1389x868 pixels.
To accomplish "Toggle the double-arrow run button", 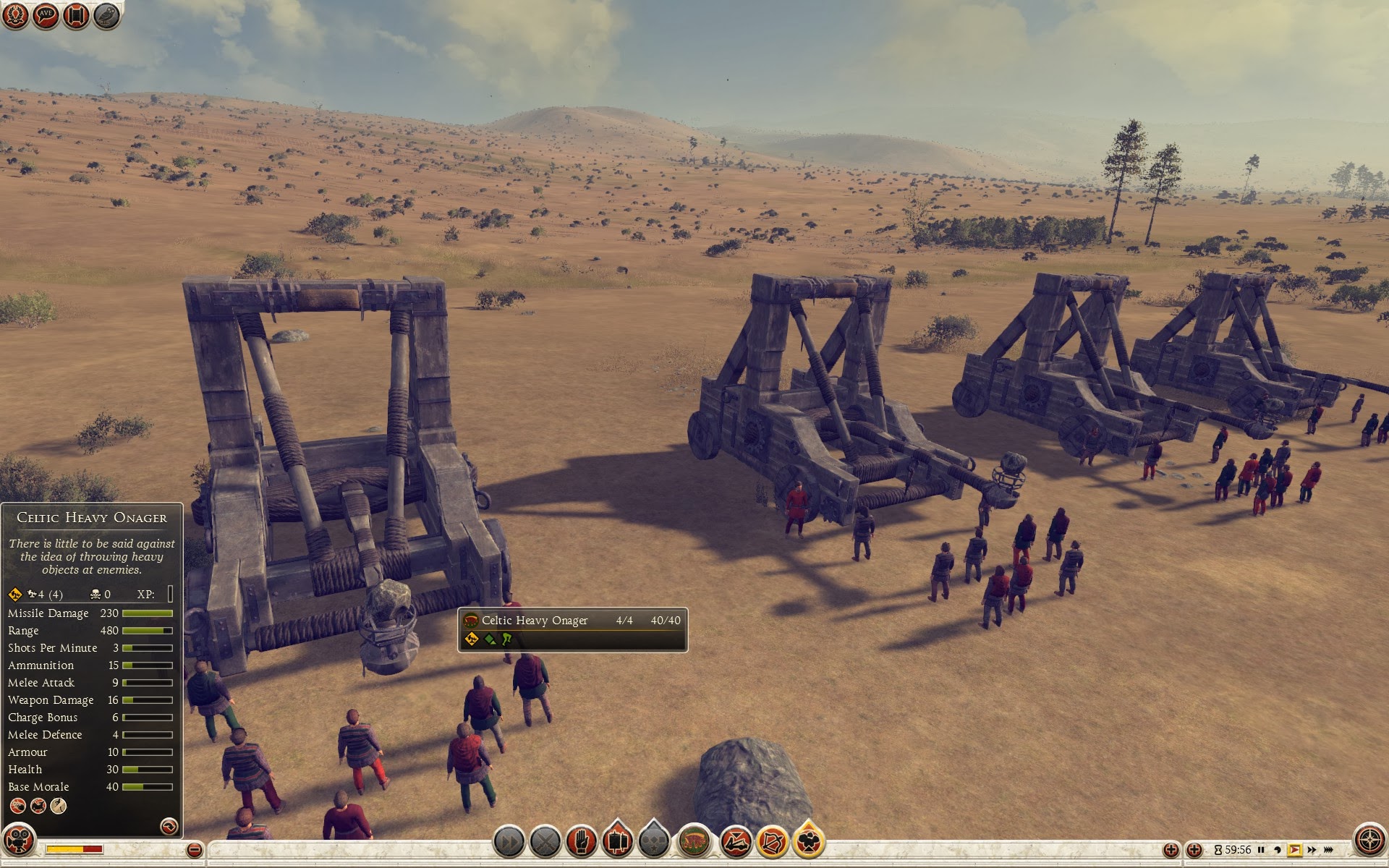I will coord(509,842).
